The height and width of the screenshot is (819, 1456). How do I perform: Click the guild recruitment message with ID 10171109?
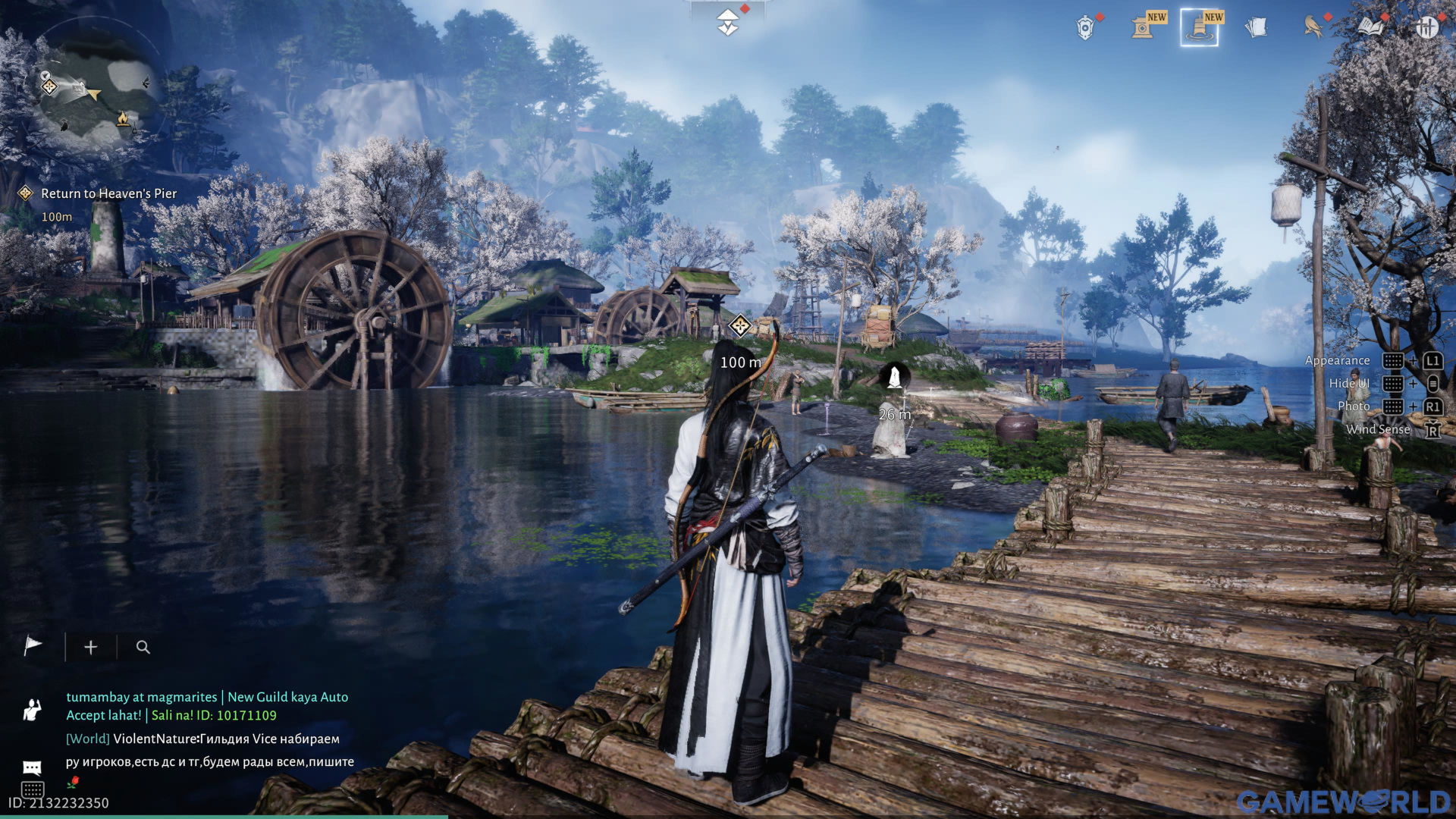click(206, 706)
